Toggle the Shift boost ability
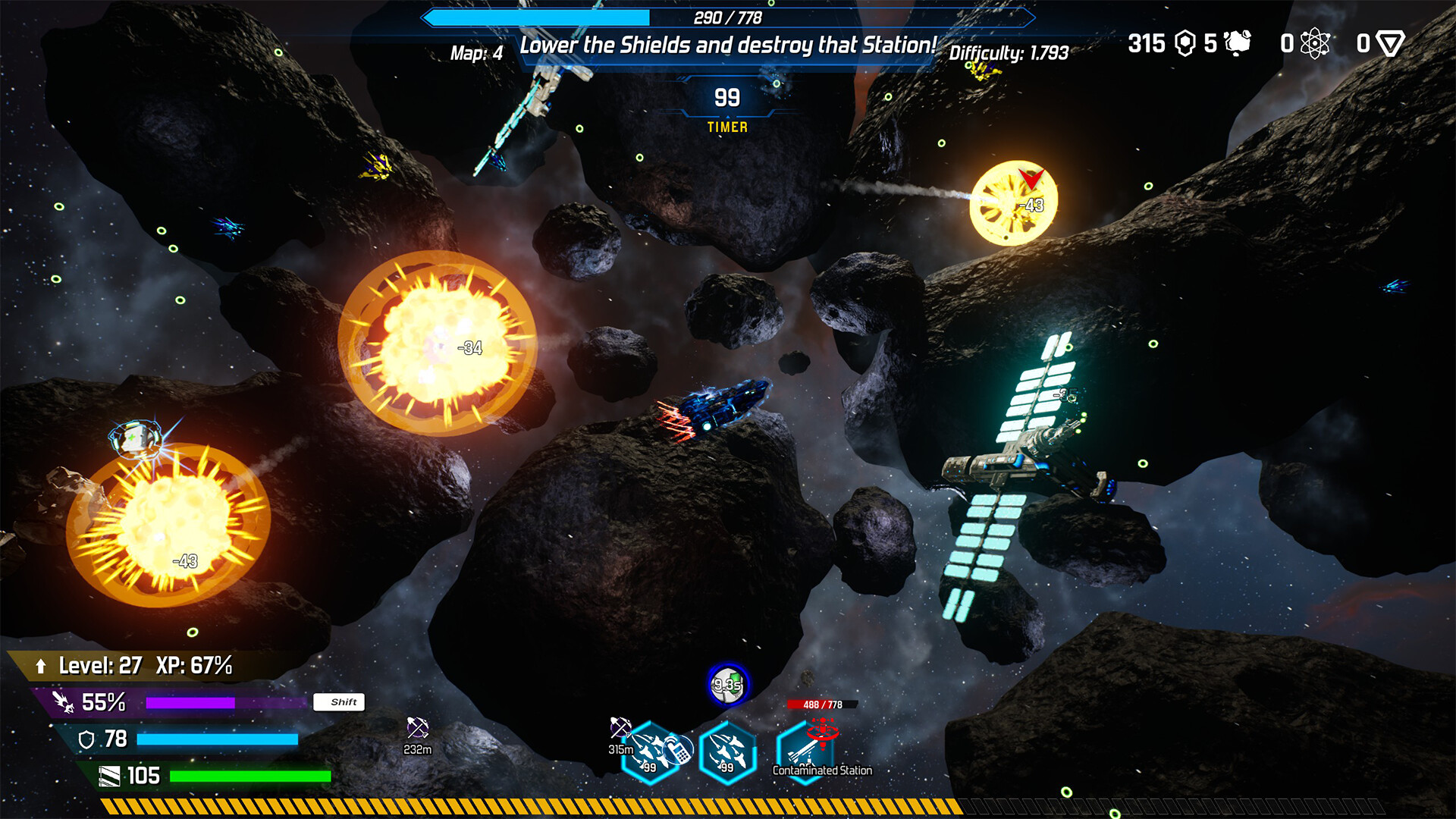This screenshot has height=819, width=1456. (340, 703)
